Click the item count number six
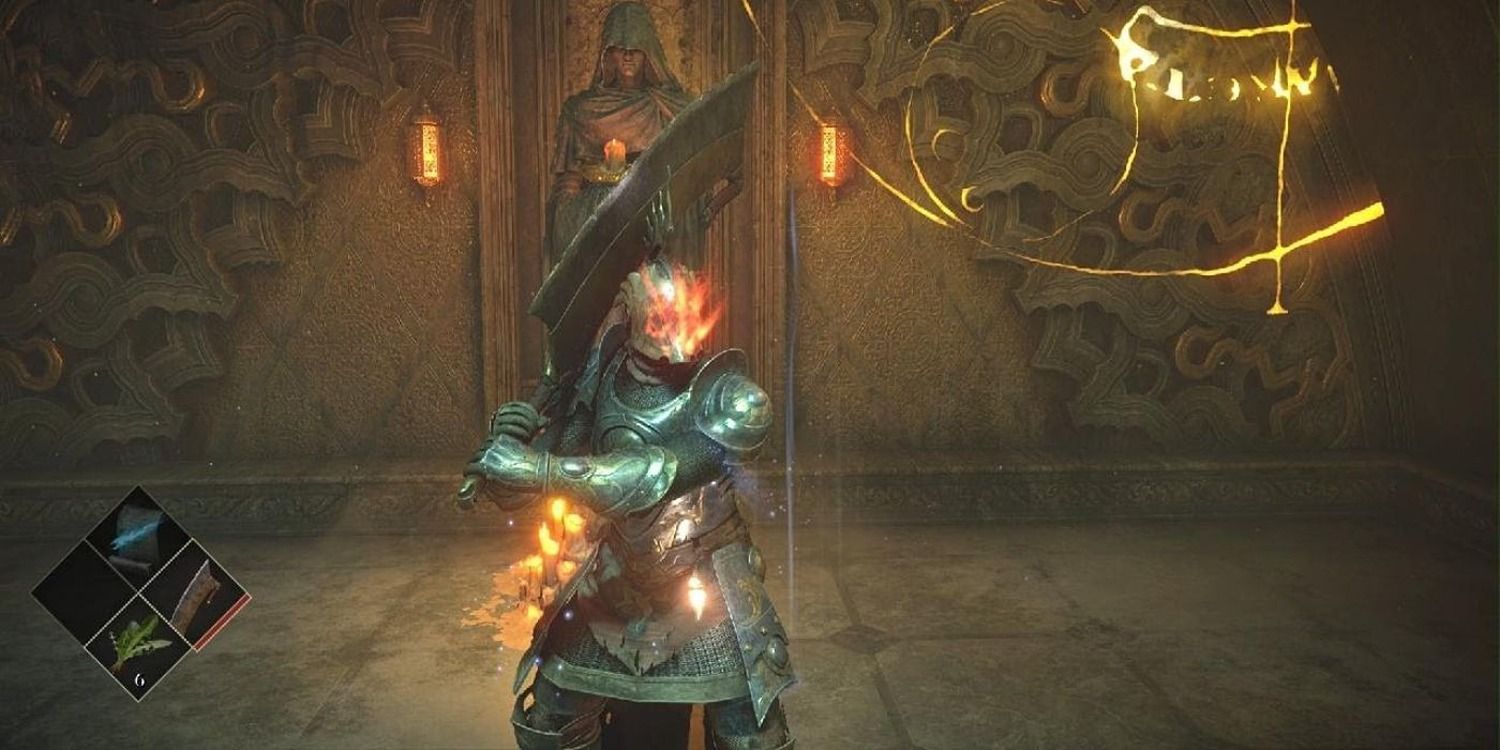Viewport: 1500px width, 750px height. (x=140, y=681)
